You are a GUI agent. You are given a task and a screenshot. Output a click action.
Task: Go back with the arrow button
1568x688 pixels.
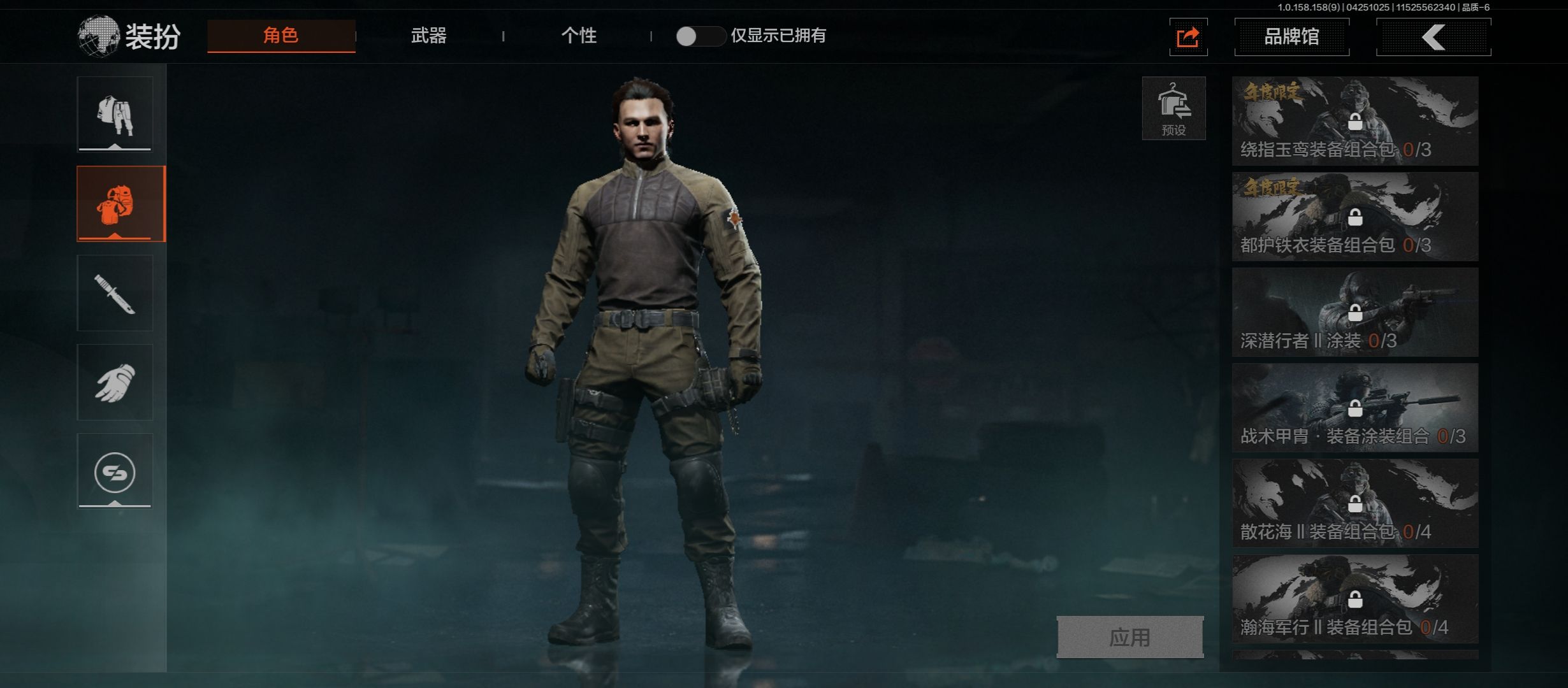[1433, 37]
